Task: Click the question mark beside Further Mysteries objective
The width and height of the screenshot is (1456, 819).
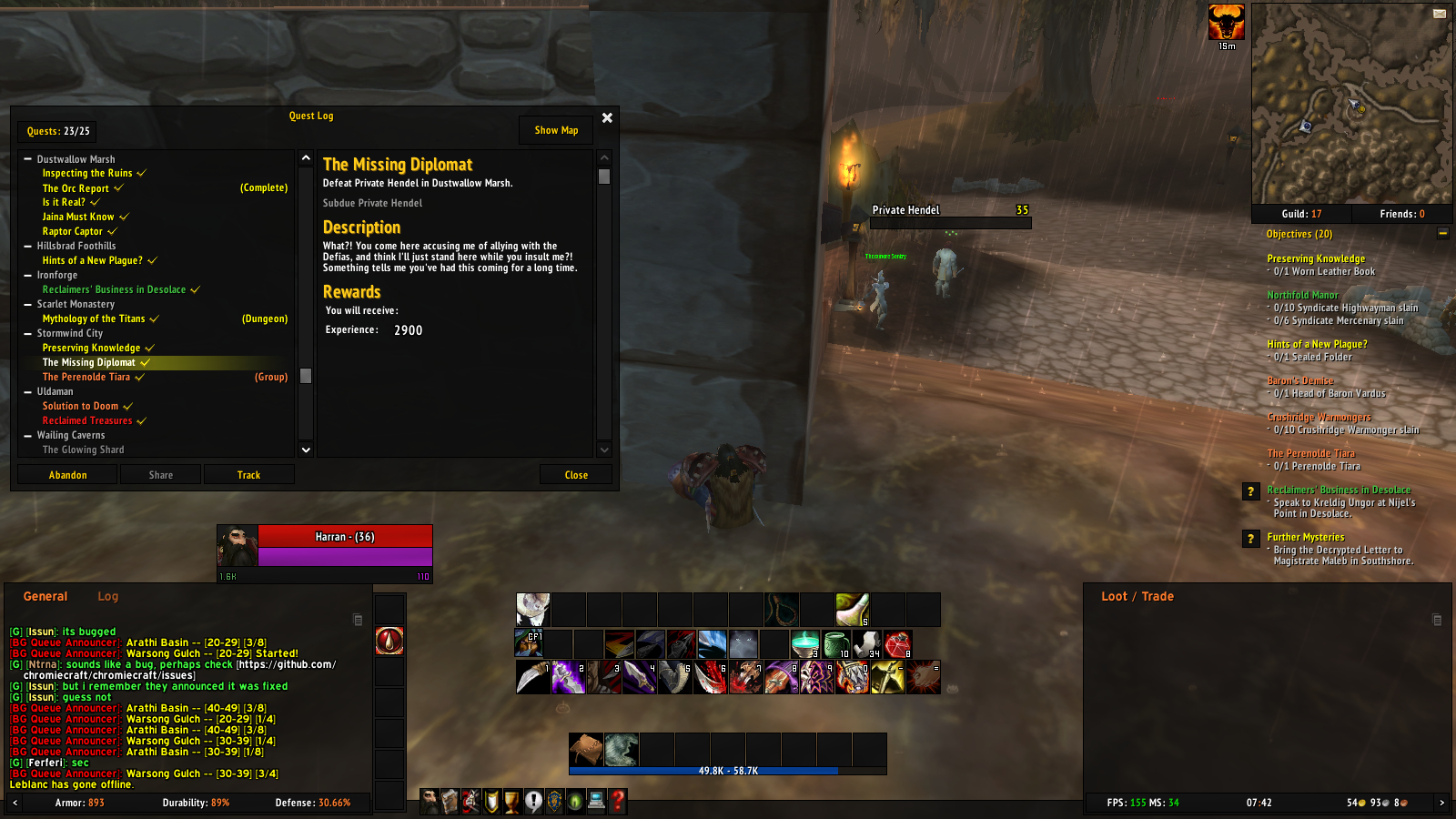Action: 1250,538
